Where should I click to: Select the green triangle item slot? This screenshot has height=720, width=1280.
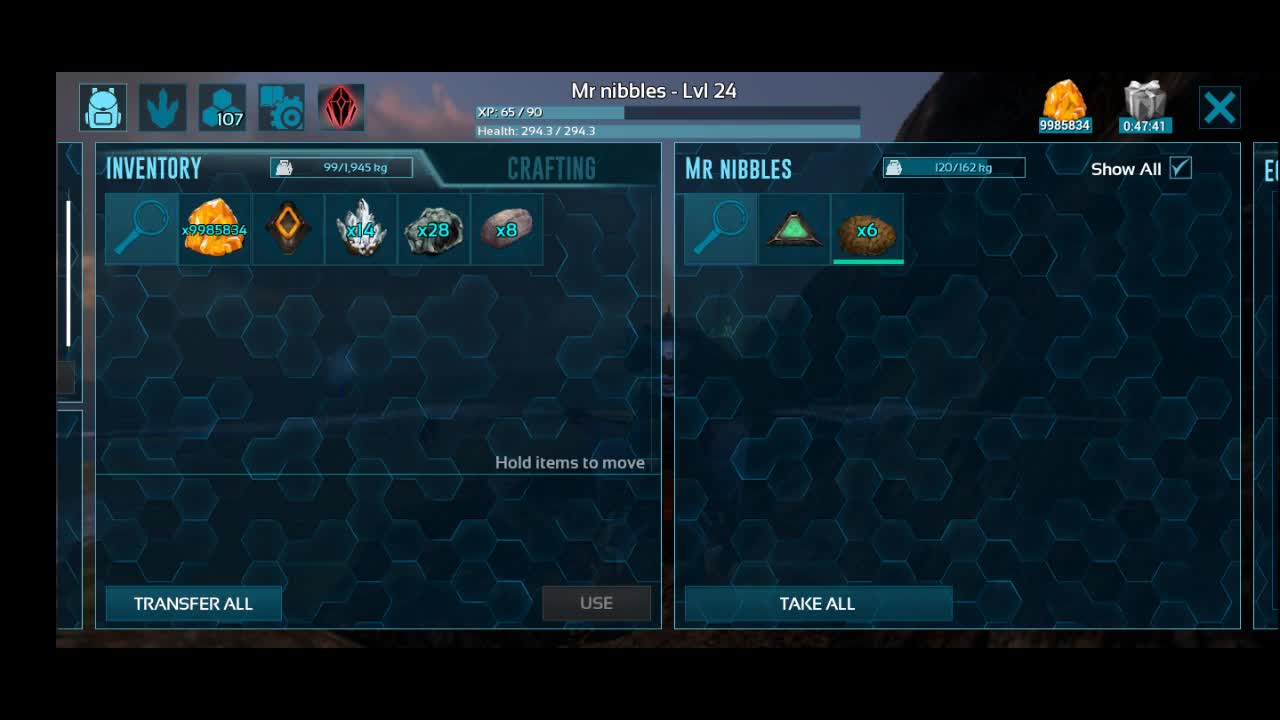click(x=793, y=230)
